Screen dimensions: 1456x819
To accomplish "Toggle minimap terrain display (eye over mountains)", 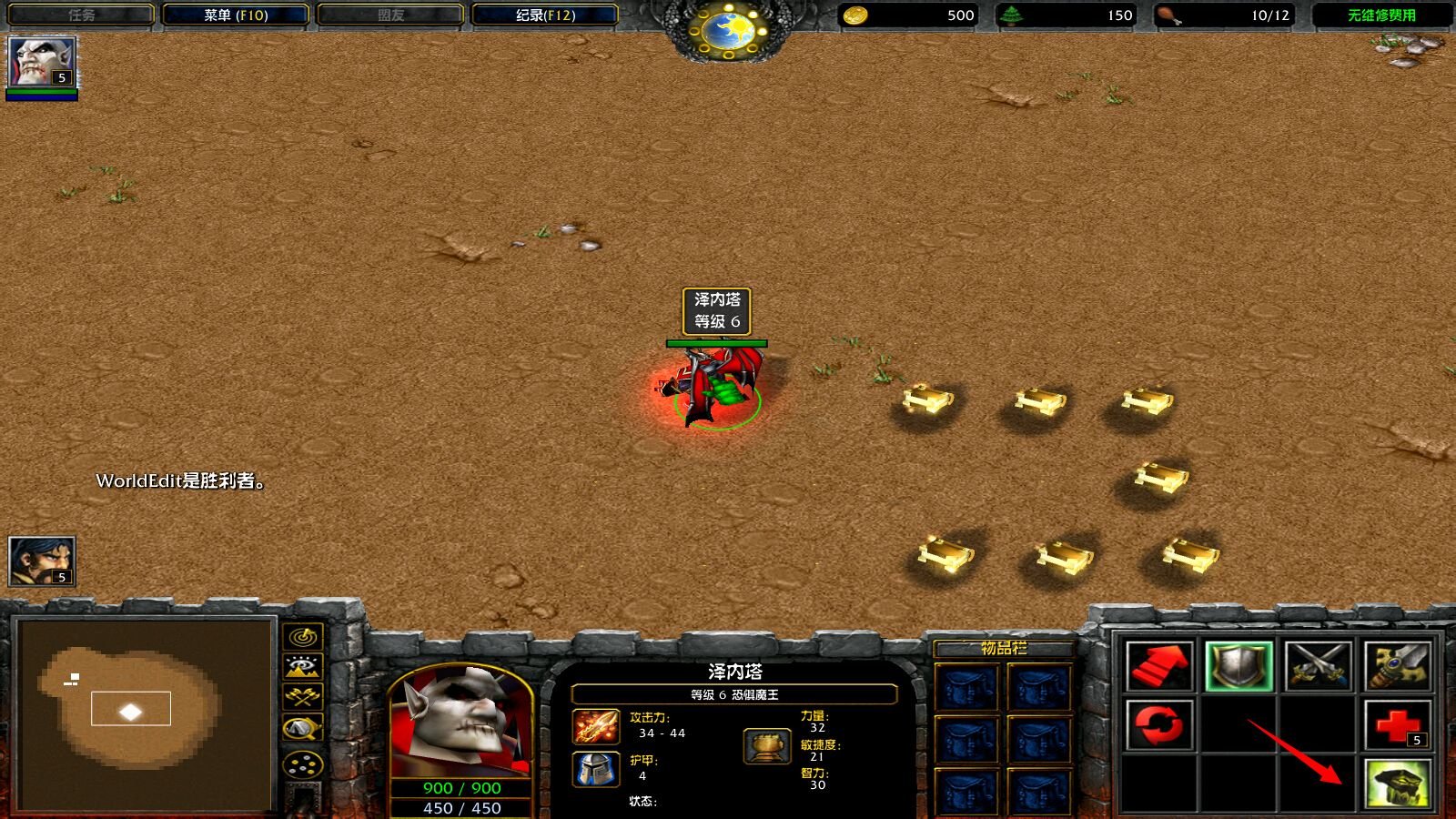I will pos(303,667).
